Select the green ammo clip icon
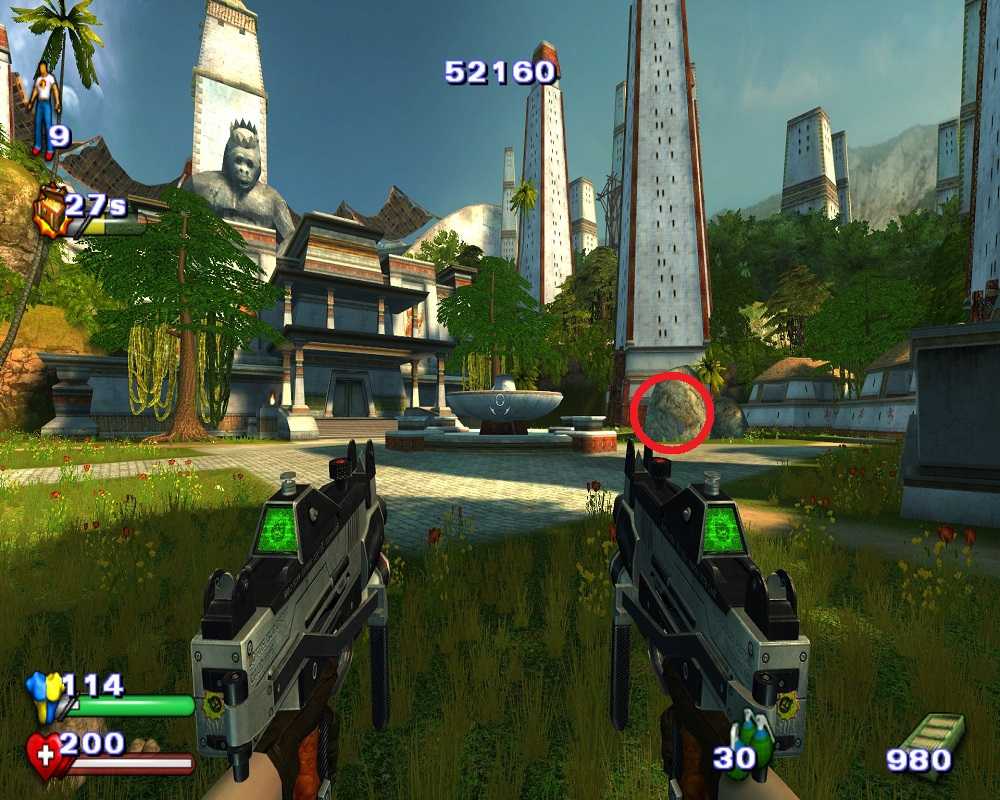 coord(934,736)
